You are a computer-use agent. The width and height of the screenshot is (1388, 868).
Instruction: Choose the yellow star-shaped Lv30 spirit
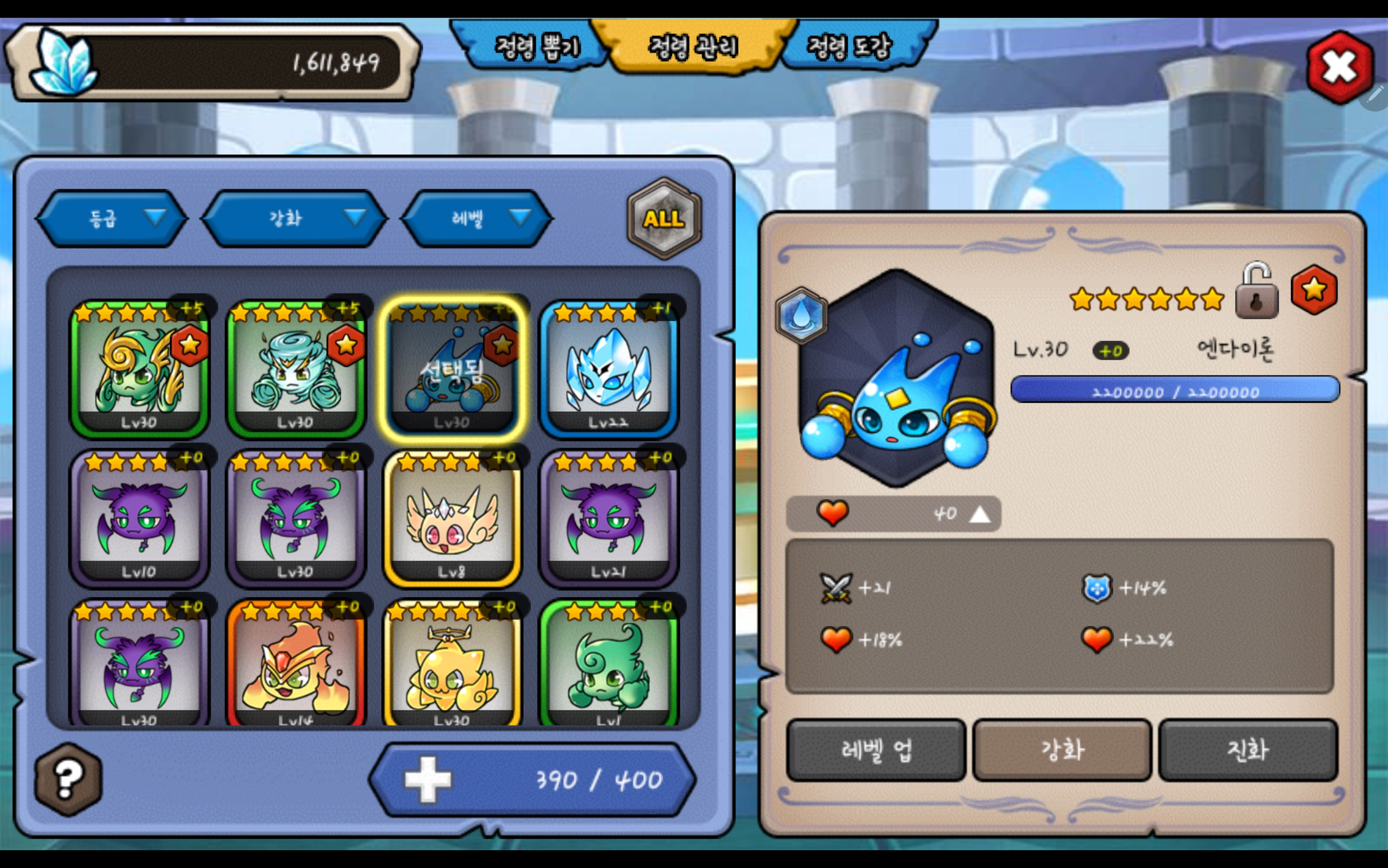tap(452, 665)
